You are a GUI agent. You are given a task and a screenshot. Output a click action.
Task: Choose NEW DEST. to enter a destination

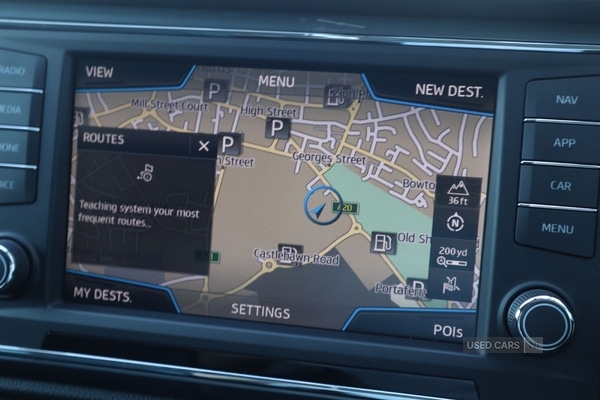(448, 91)
